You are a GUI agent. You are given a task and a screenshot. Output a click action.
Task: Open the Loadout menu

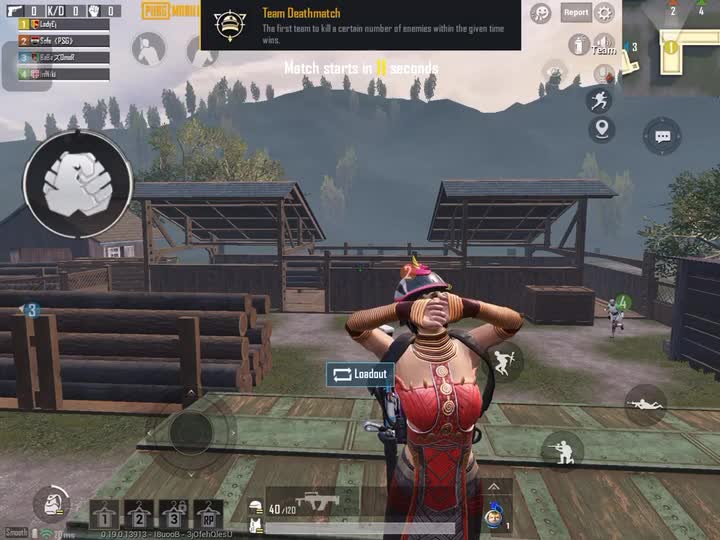359,374
